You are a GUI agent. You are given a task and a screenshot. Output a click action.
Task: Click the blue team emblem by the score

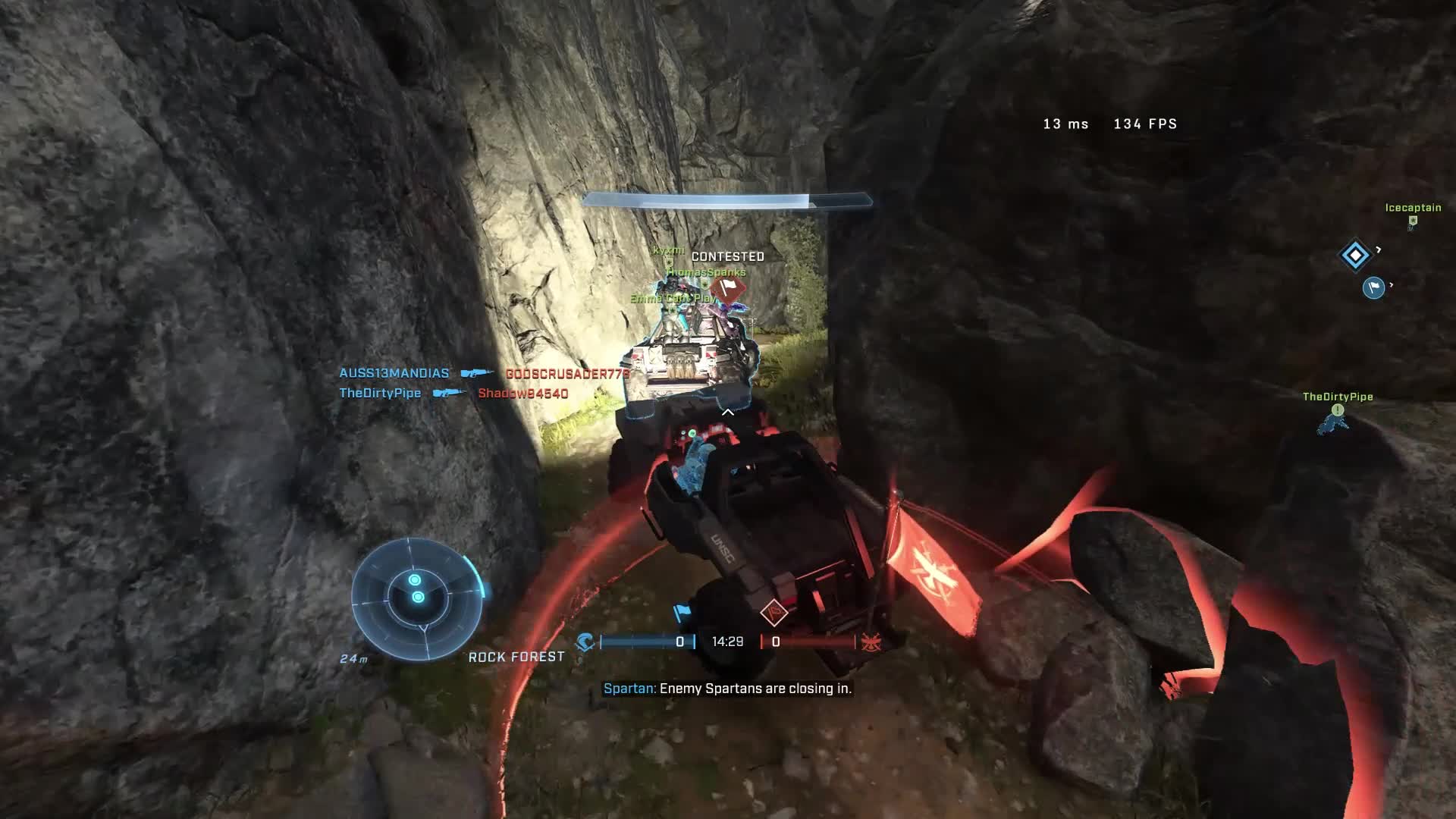pos(585,642)
